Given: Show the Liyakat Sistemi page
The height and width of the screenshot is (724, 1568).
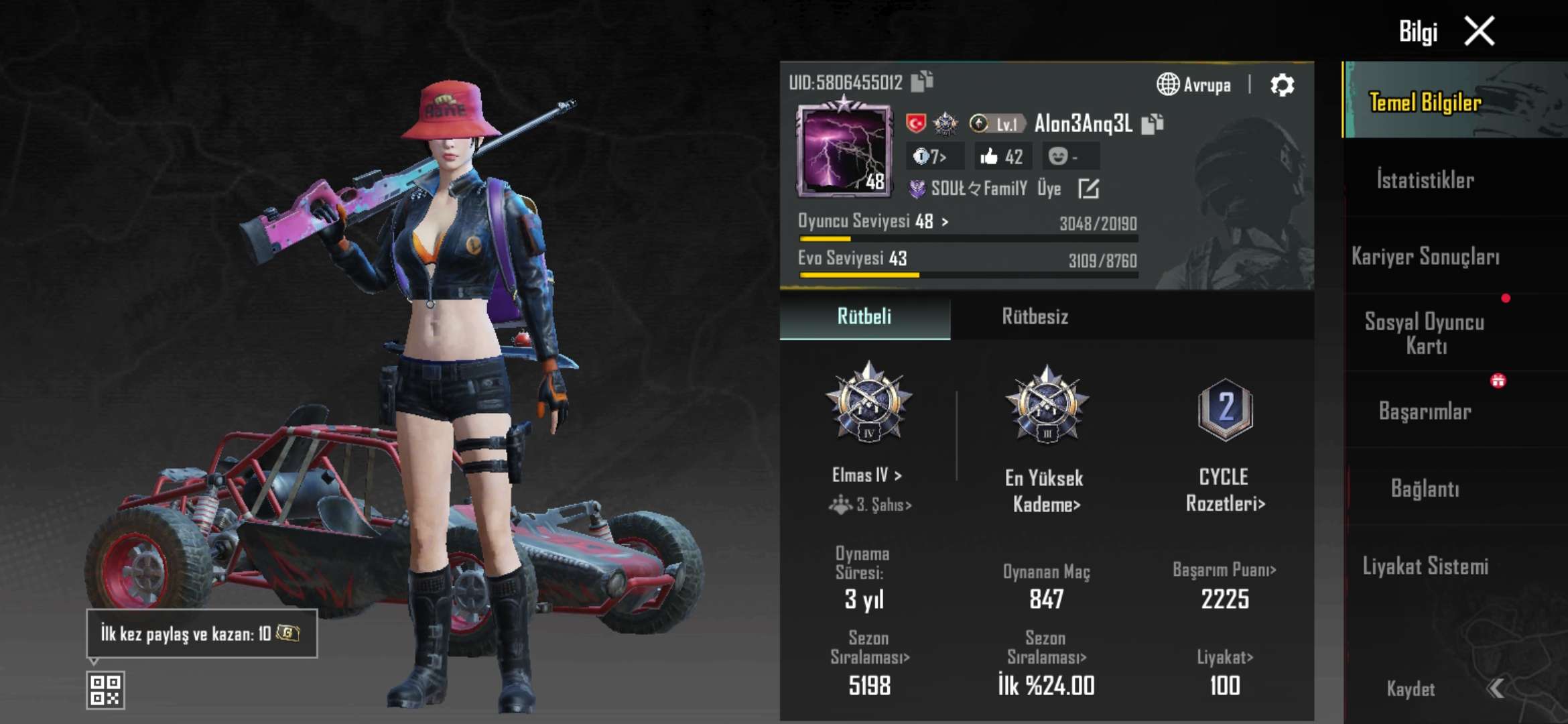Looking at the screenshot, I should [1425, 566].
